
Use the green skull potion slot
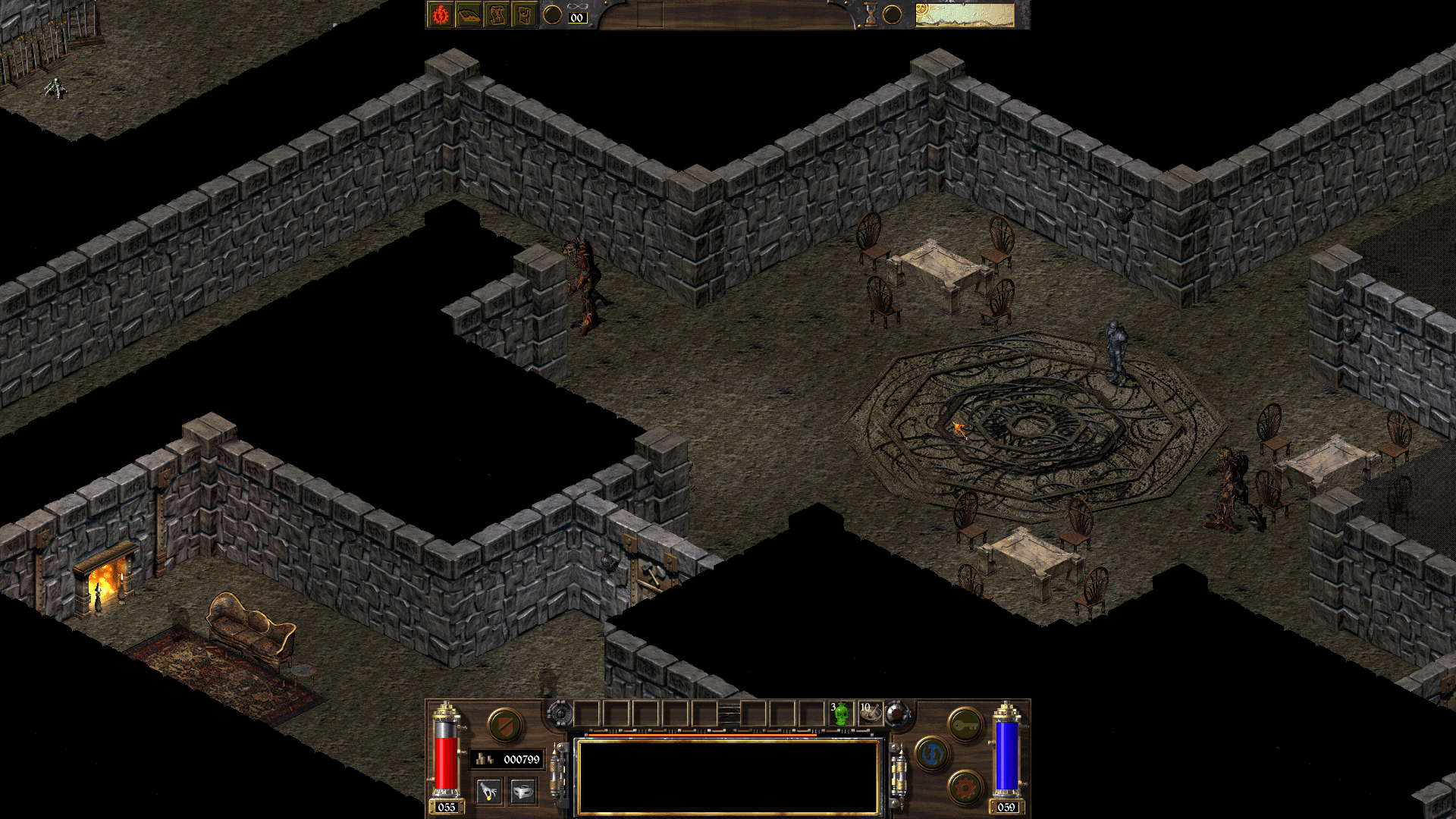(x=841, y=714)
